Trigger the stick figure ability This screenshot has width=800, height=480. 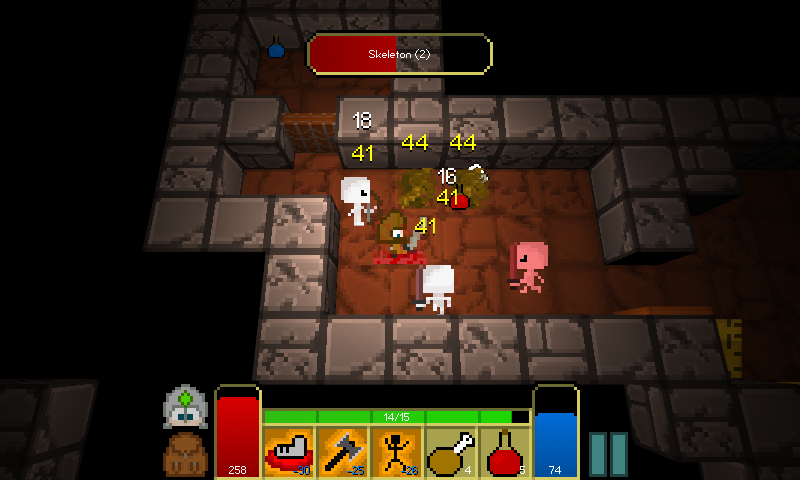397,453
